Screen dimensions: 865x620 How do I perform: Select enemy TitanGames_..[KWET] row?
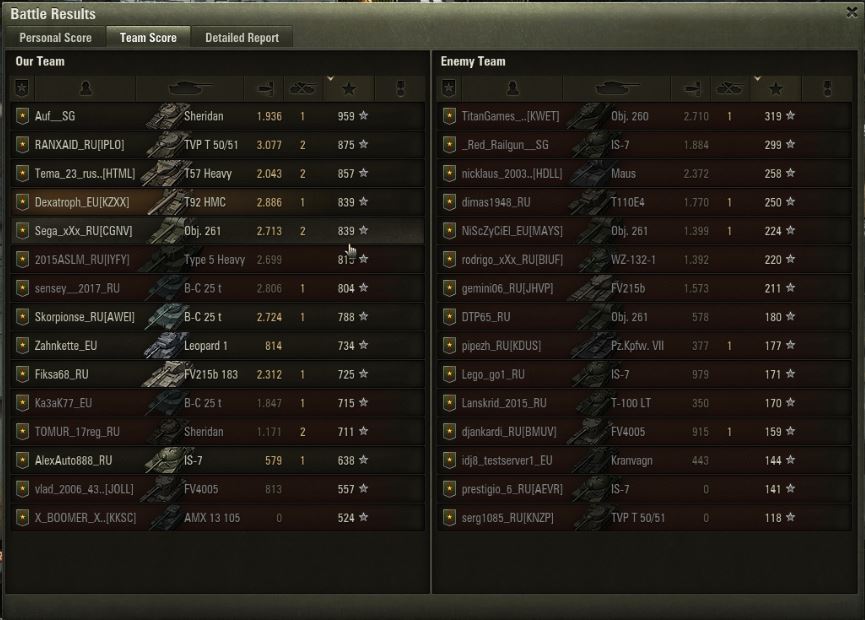(645, 116)
